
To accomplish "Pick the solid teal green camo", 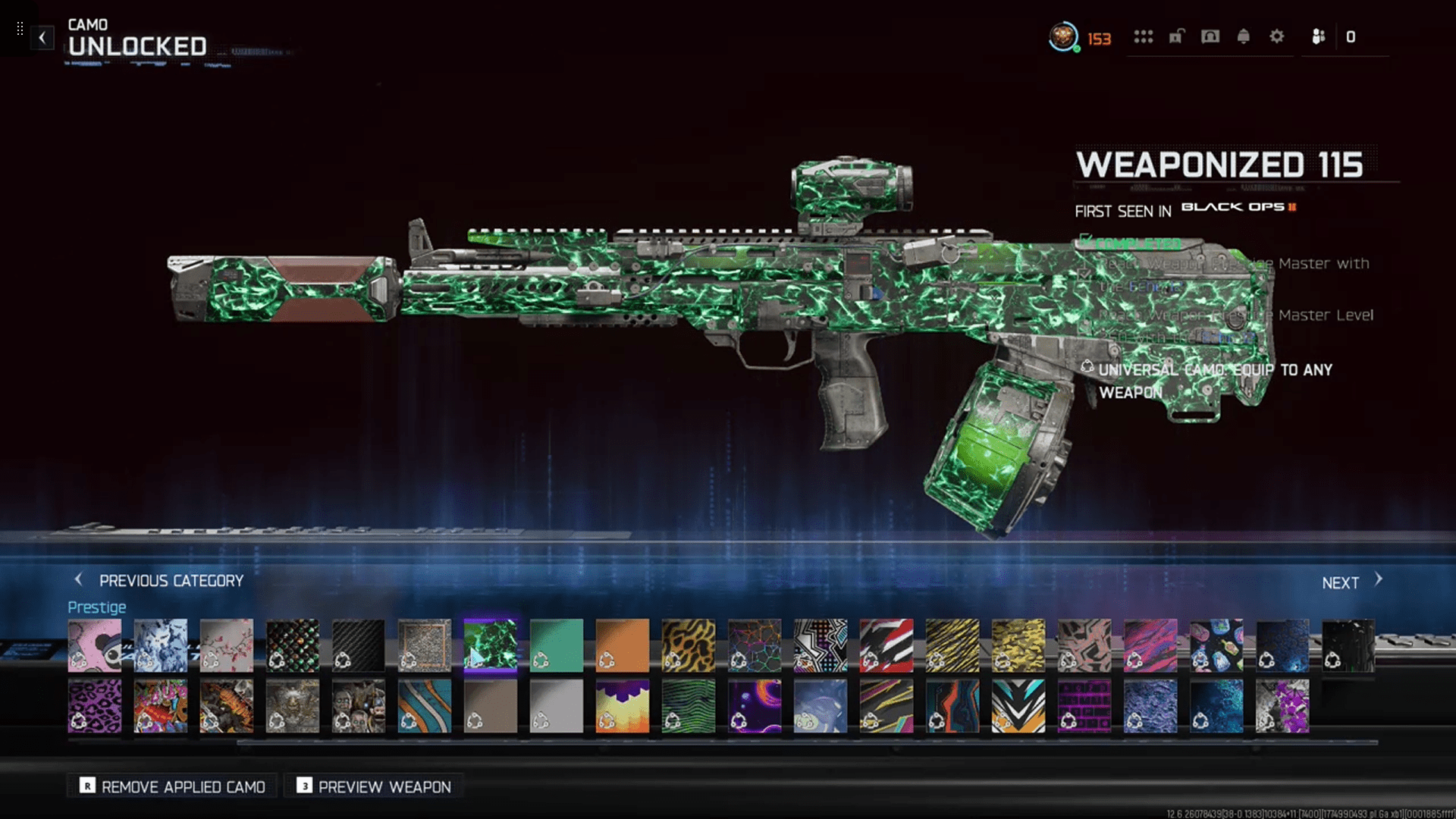I will click(557, 645).
